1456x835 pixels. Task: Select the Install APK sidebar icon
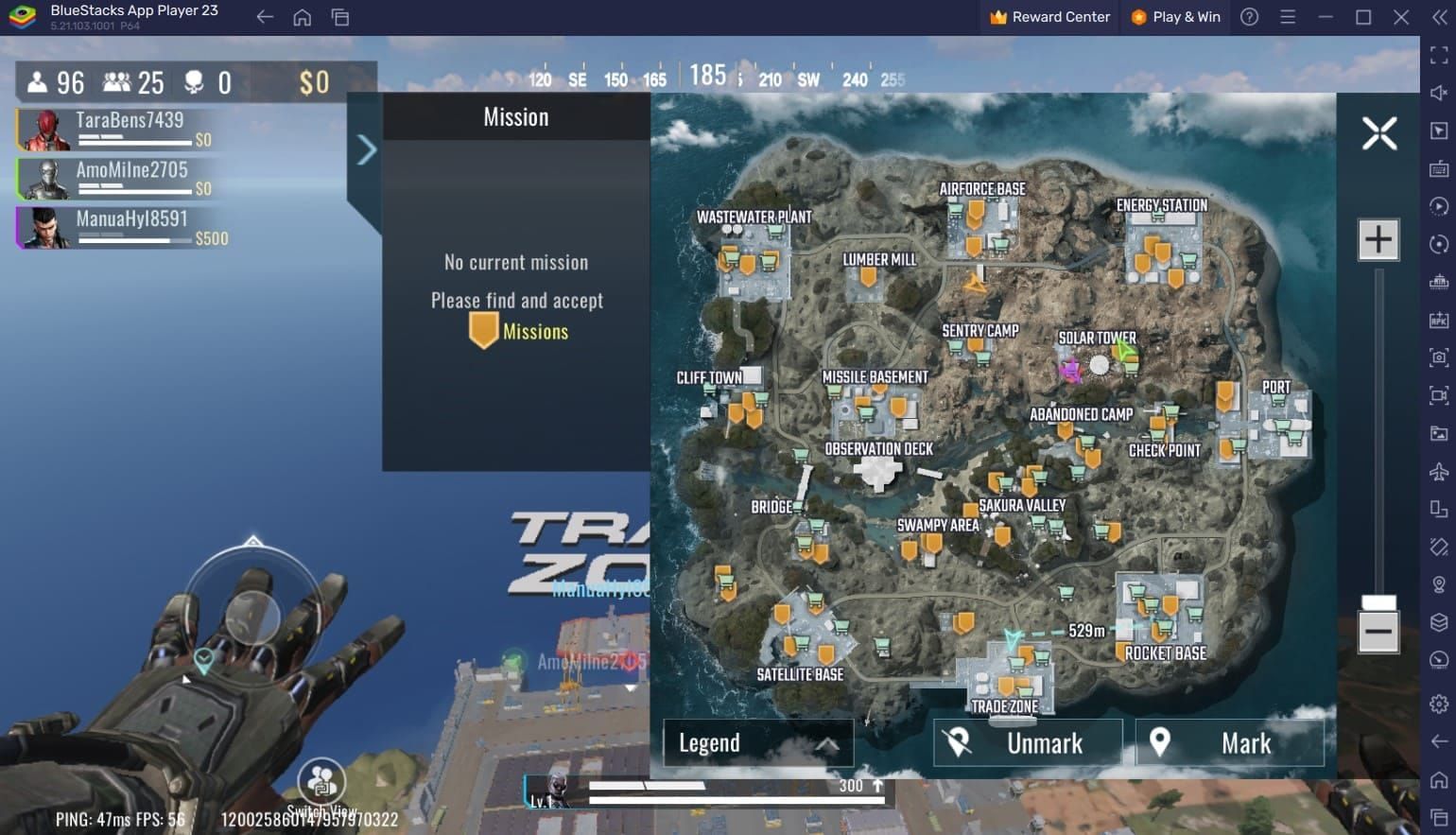pyautogui.click(x=1439, y=320)
